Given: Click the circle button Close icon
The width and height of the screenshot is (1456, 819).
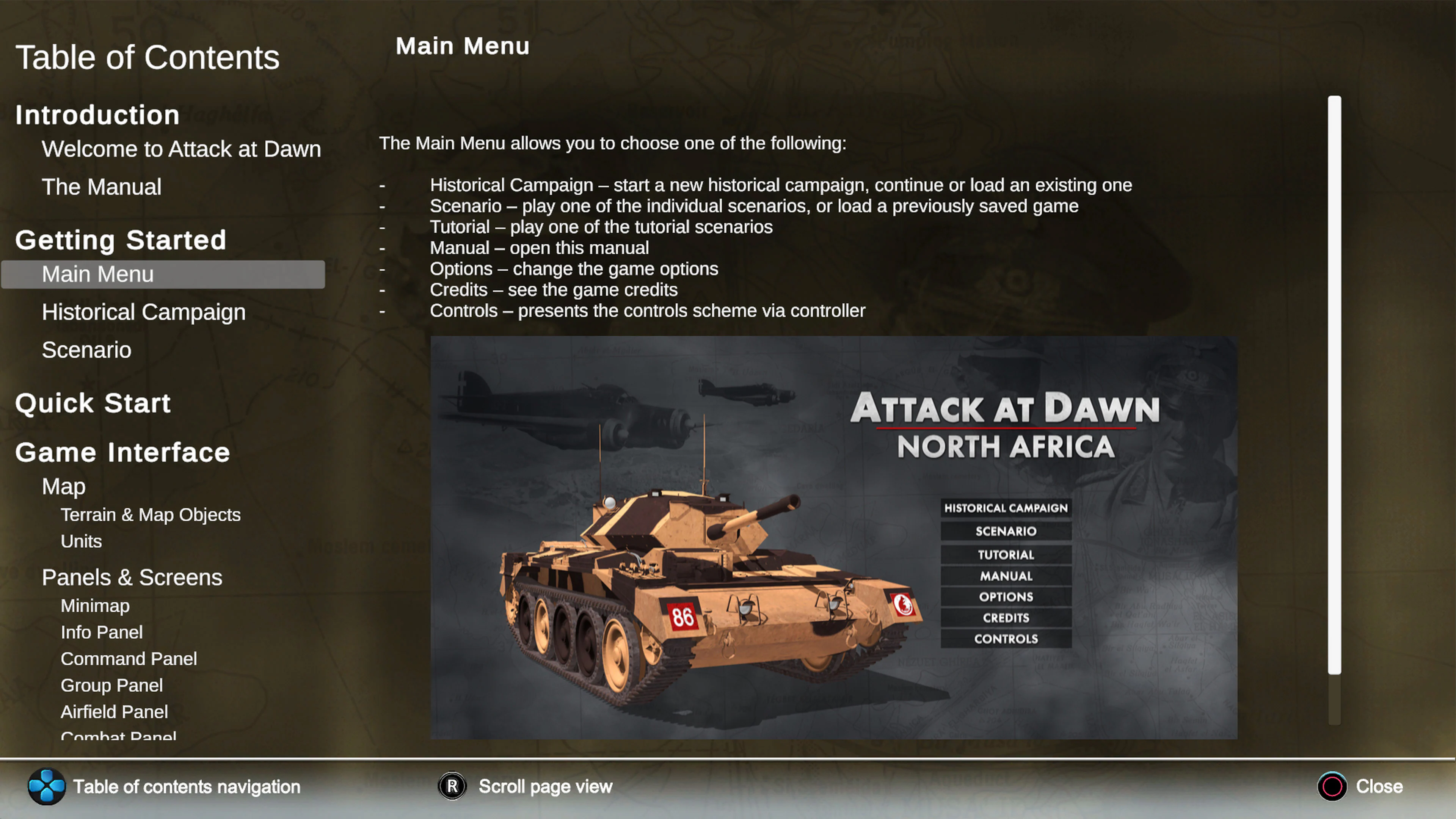Looking at the screenshot, I should pyautogui.click(x=1332, y=786).
